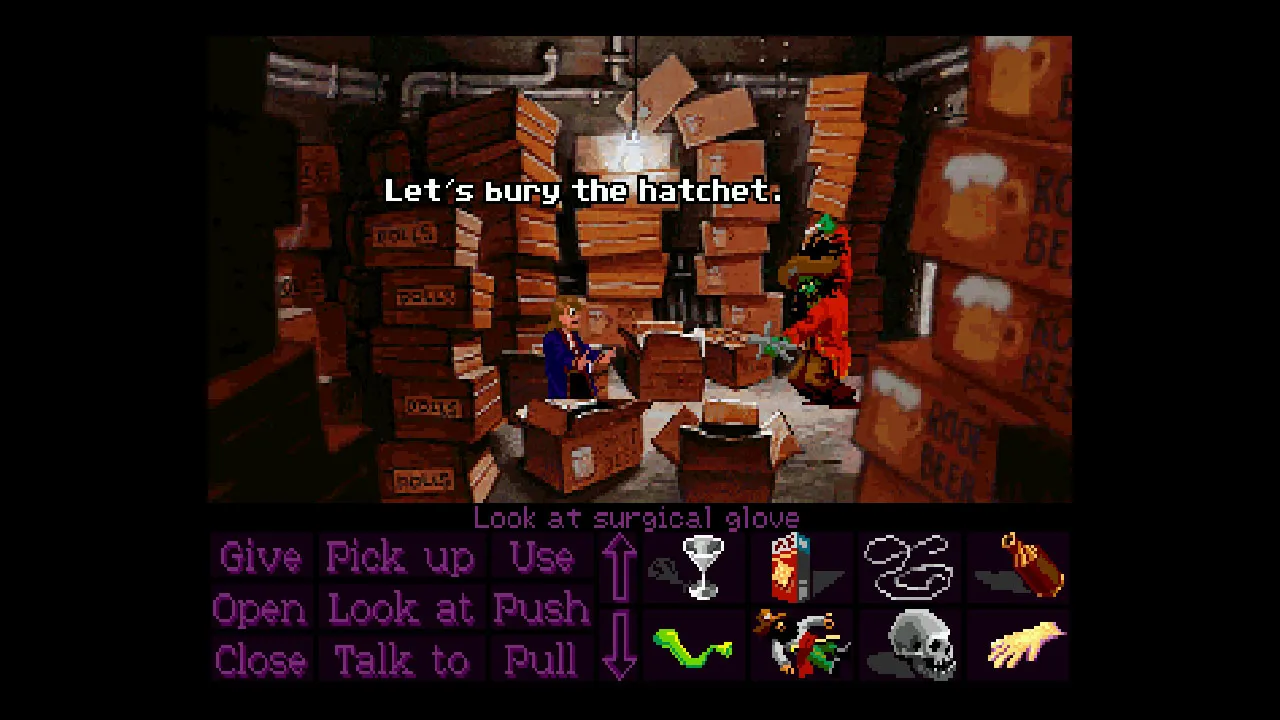Select the Pick up verb
This screenshot has width=1280, height=720.
pyautogui.click(x=400, y=557)
